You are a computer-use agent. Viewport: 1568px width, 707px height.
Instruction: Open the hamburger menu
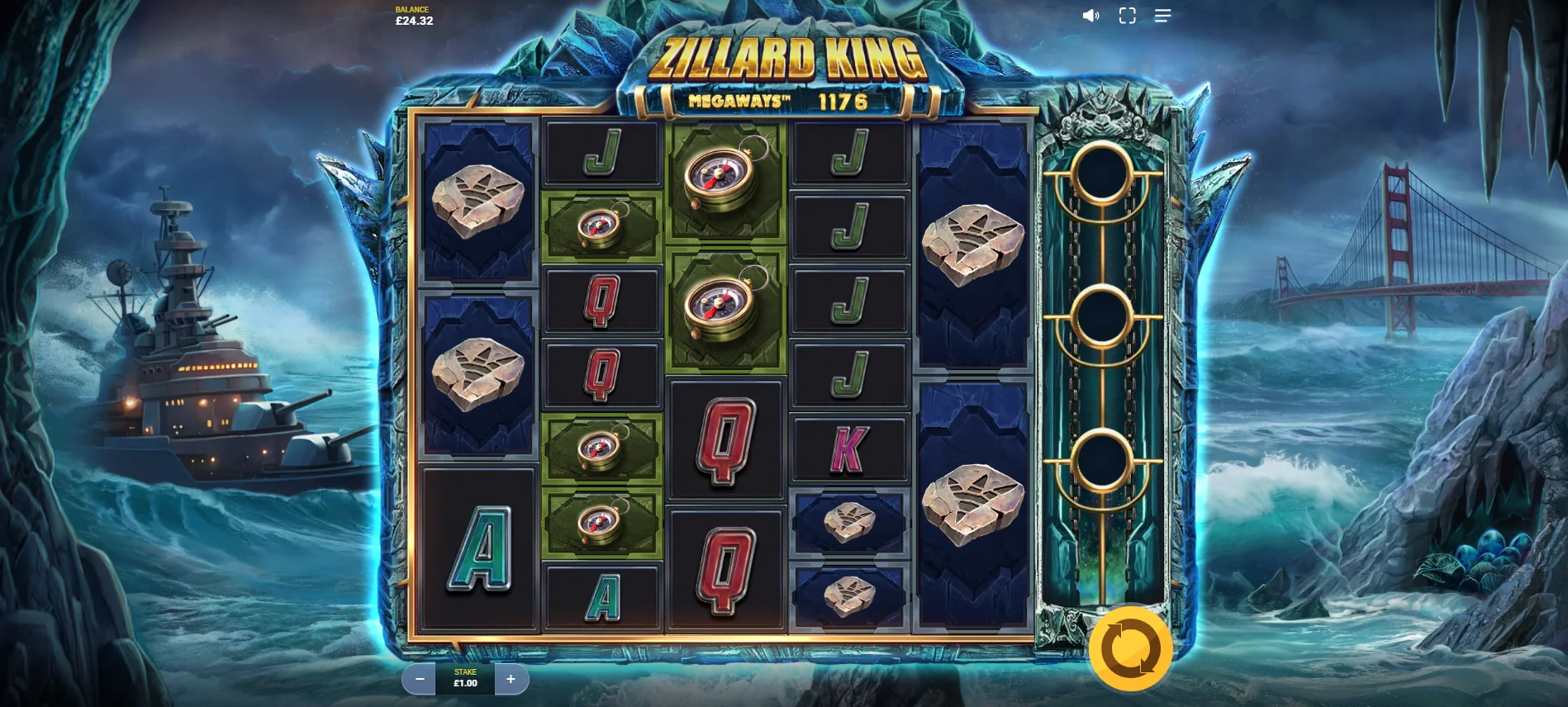(1162, 16)
